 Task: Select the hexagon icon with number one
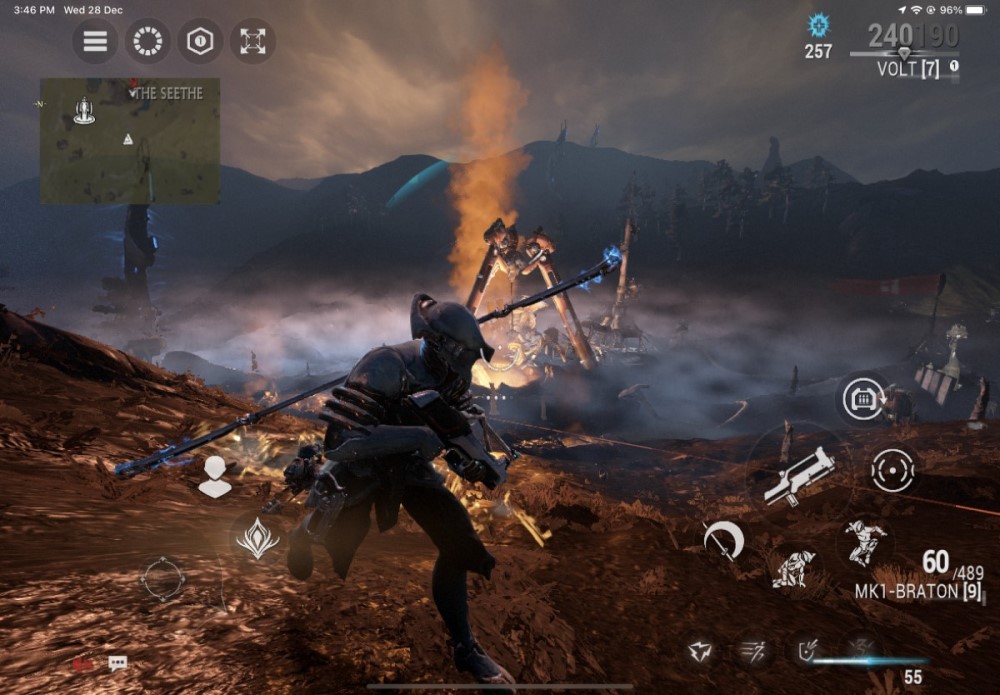click(201, 41)
